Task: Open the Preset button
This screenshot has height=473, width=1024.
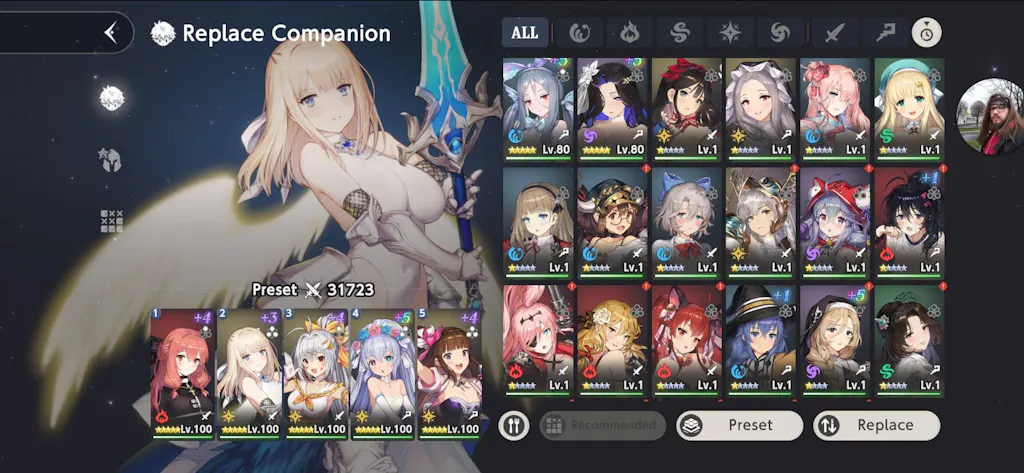Action: click(739, 425)
